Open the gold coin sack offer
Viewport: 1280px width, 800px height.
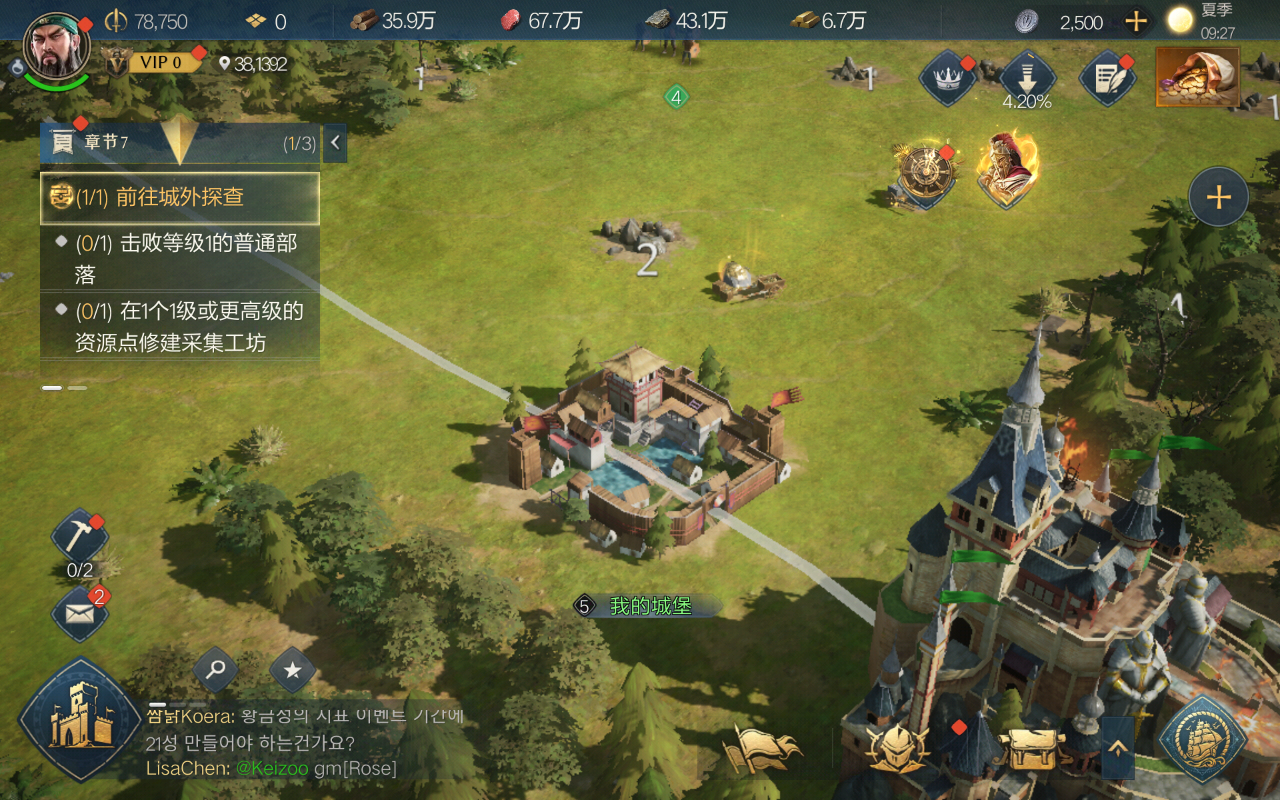pos(1197,76)
